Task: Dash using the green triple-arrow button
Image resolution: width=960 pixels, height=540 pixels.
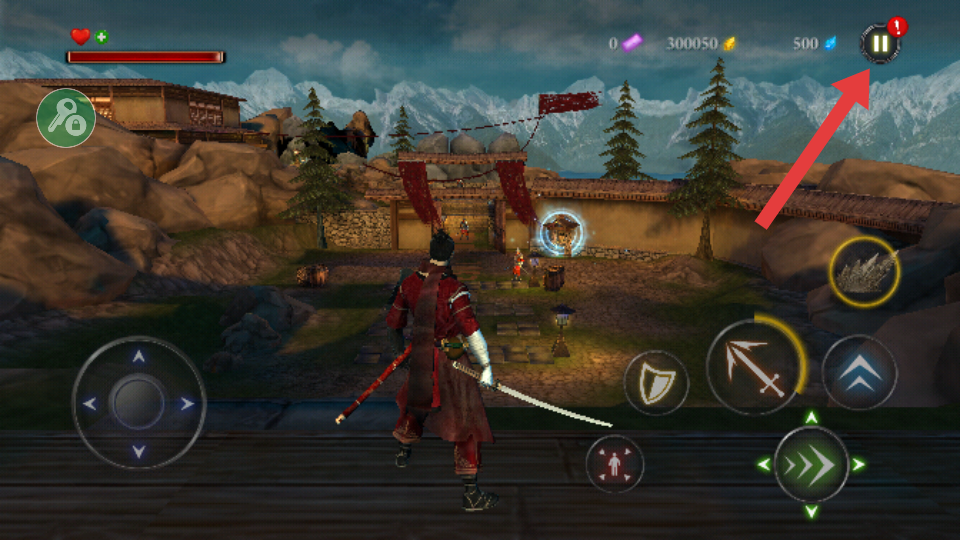Action: [x=811, y=464]
